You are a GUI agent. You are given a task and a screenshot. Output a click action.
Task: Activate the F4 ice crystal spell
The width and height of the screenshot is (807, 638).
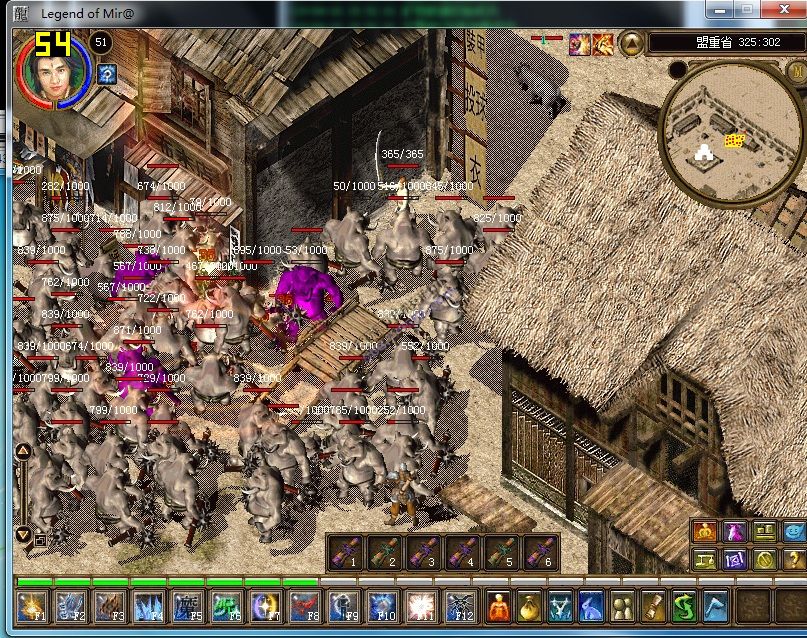click(148, 607)
